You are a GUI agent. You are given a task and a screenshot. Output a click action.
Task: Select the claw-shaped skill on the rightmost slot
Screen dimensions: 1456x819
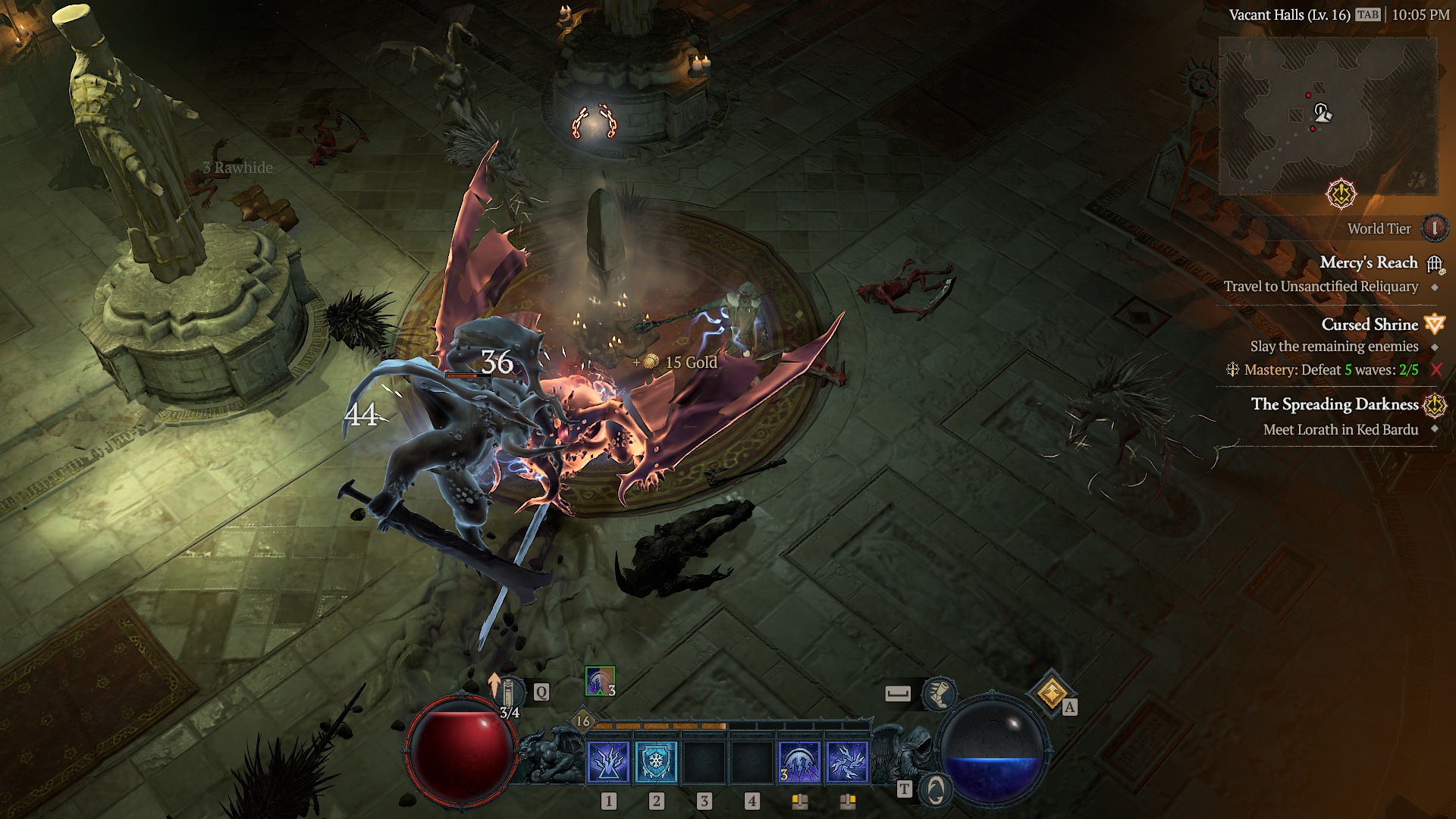(846, 763)
